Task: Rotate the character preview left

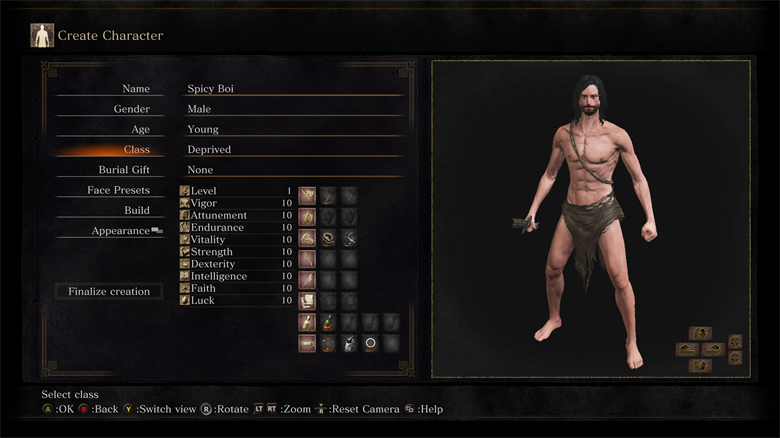Action: 687,349
